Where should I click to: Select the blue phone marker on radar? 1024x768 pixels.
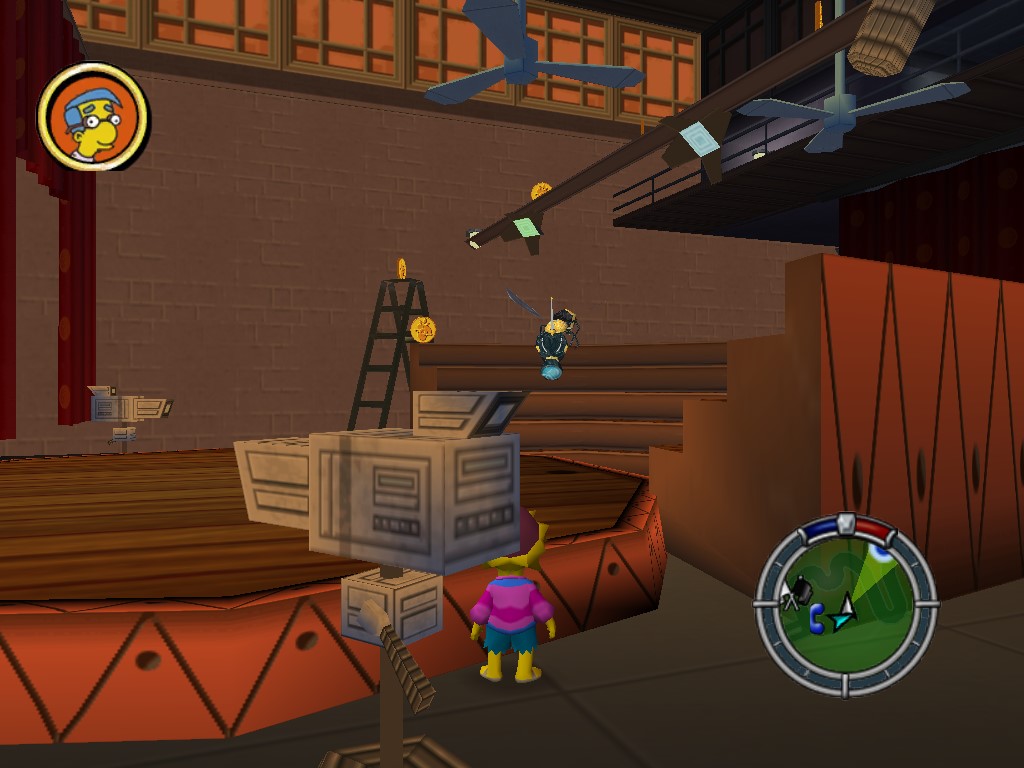tap(817, 618)
